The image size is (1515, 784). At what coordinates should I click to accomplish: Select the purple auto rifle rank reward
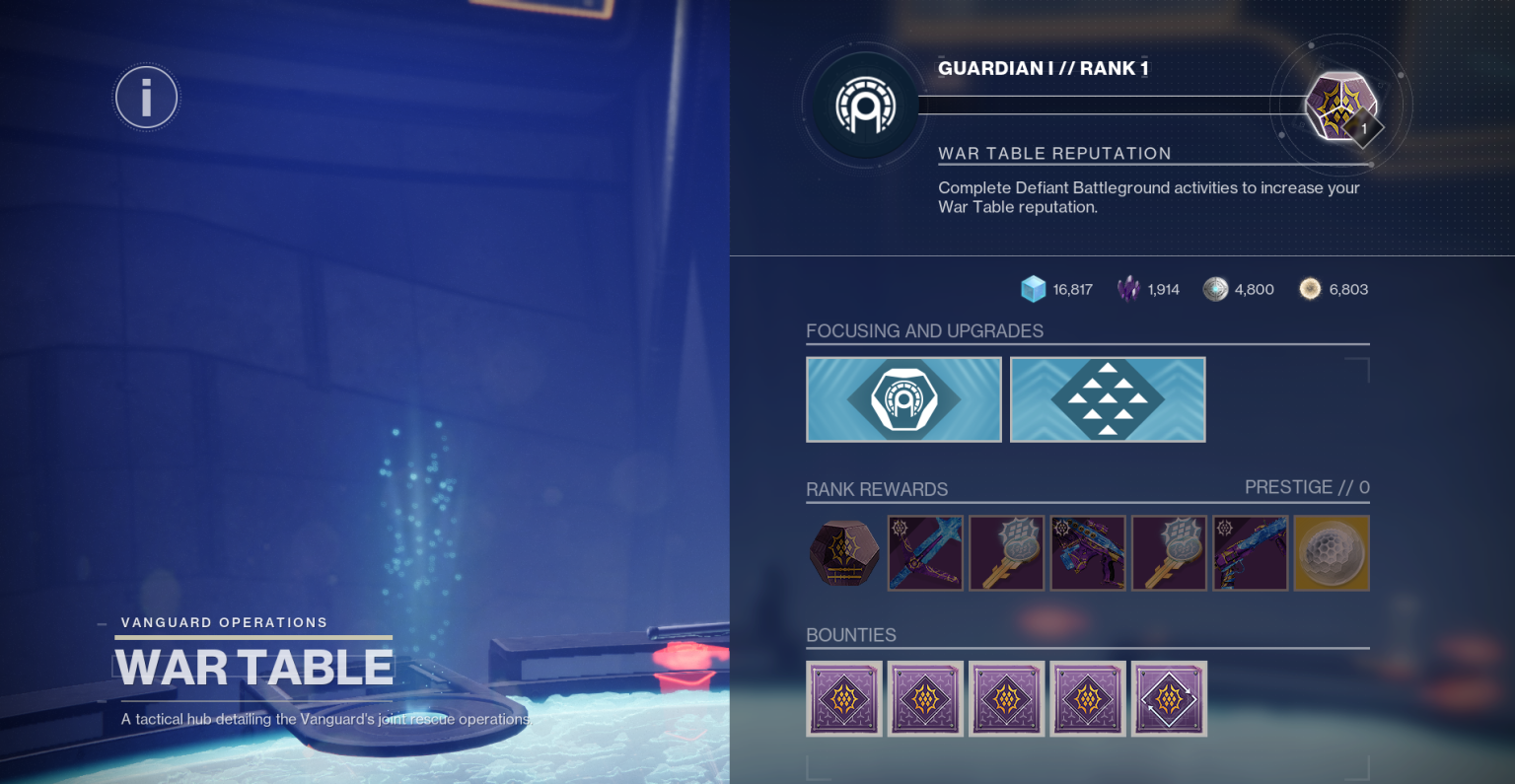1088,553
